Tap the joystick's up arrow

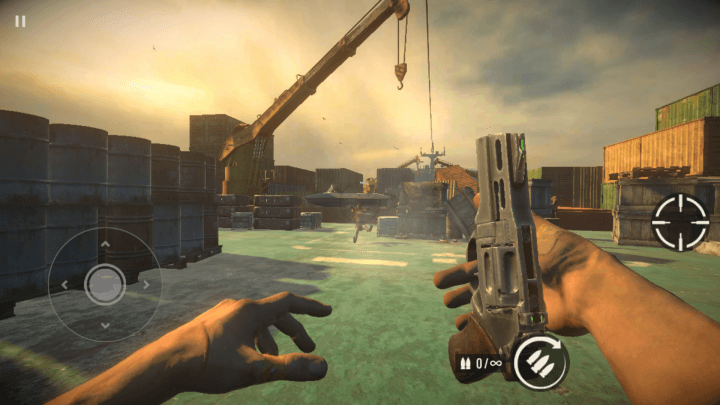pos(105,244)
